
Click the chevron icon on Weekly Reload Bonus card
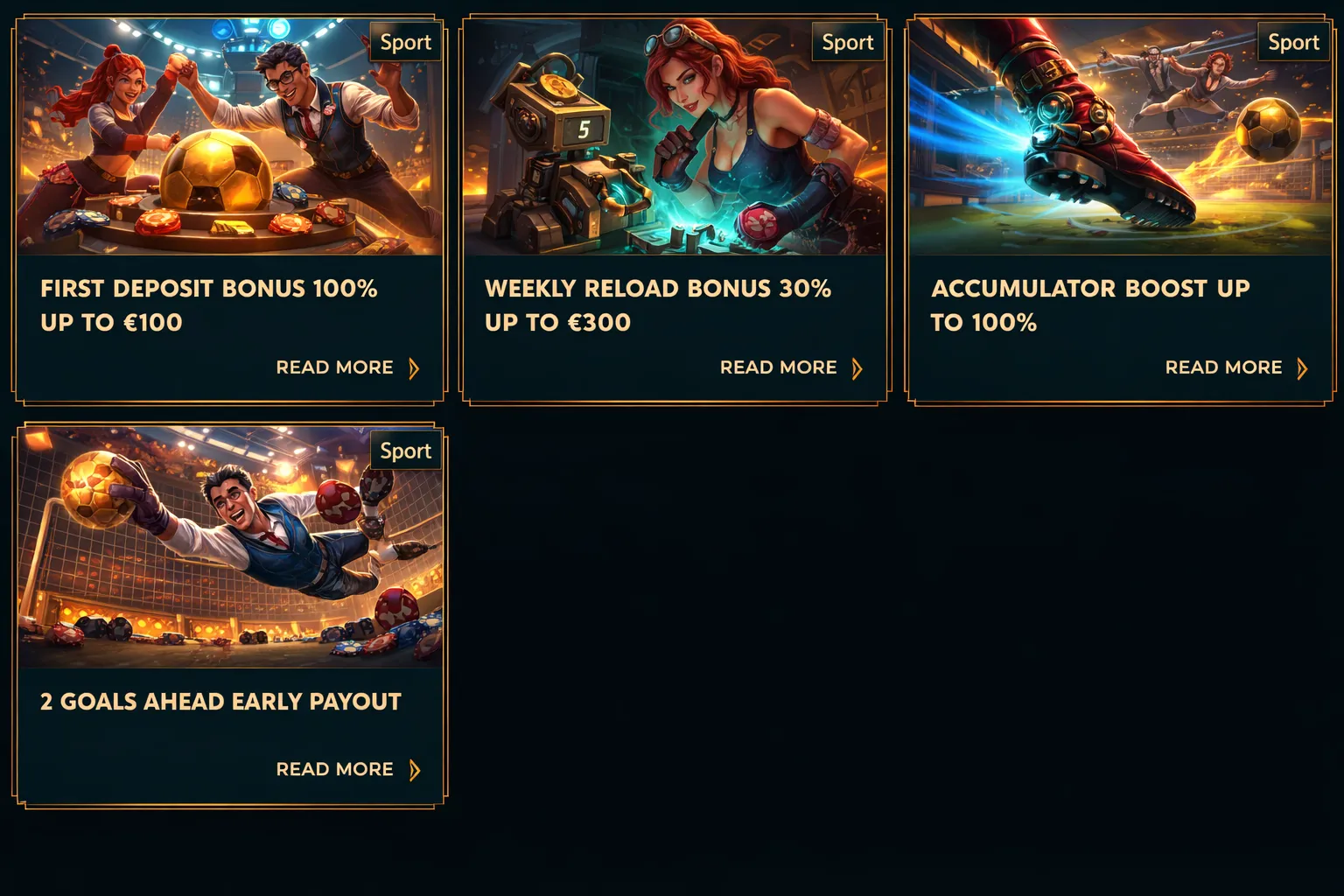point(857,368)
